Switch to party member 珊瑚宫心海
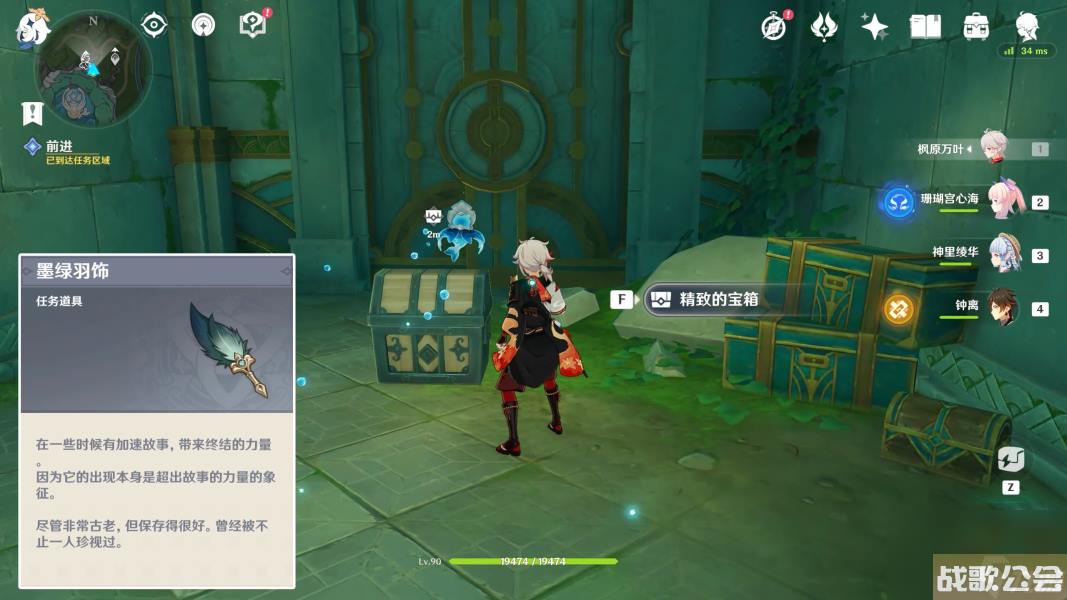 pyautogui.click(x=1001, y=200)
